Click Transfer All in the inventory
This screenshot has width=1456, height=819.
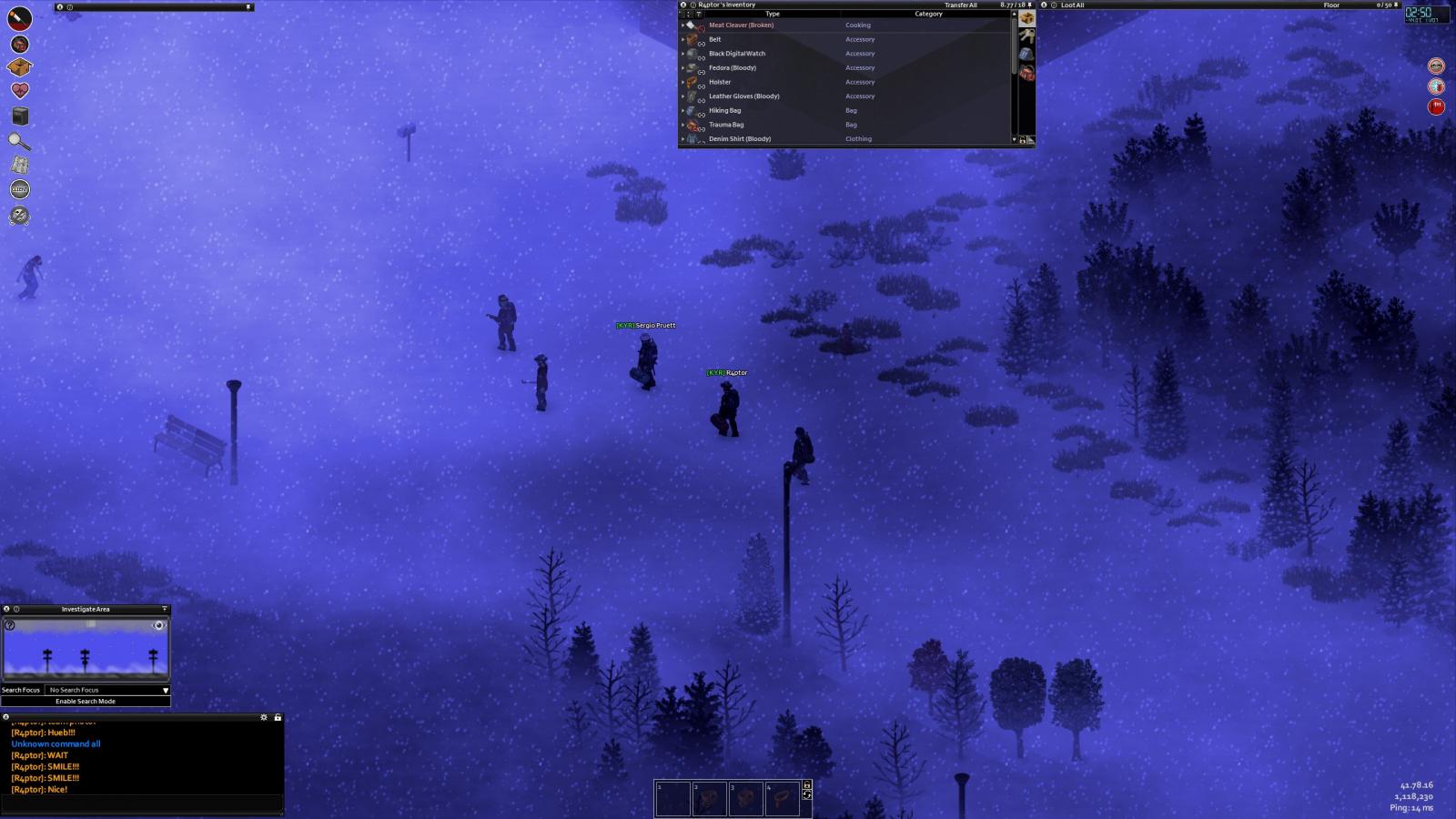(960, 5)
